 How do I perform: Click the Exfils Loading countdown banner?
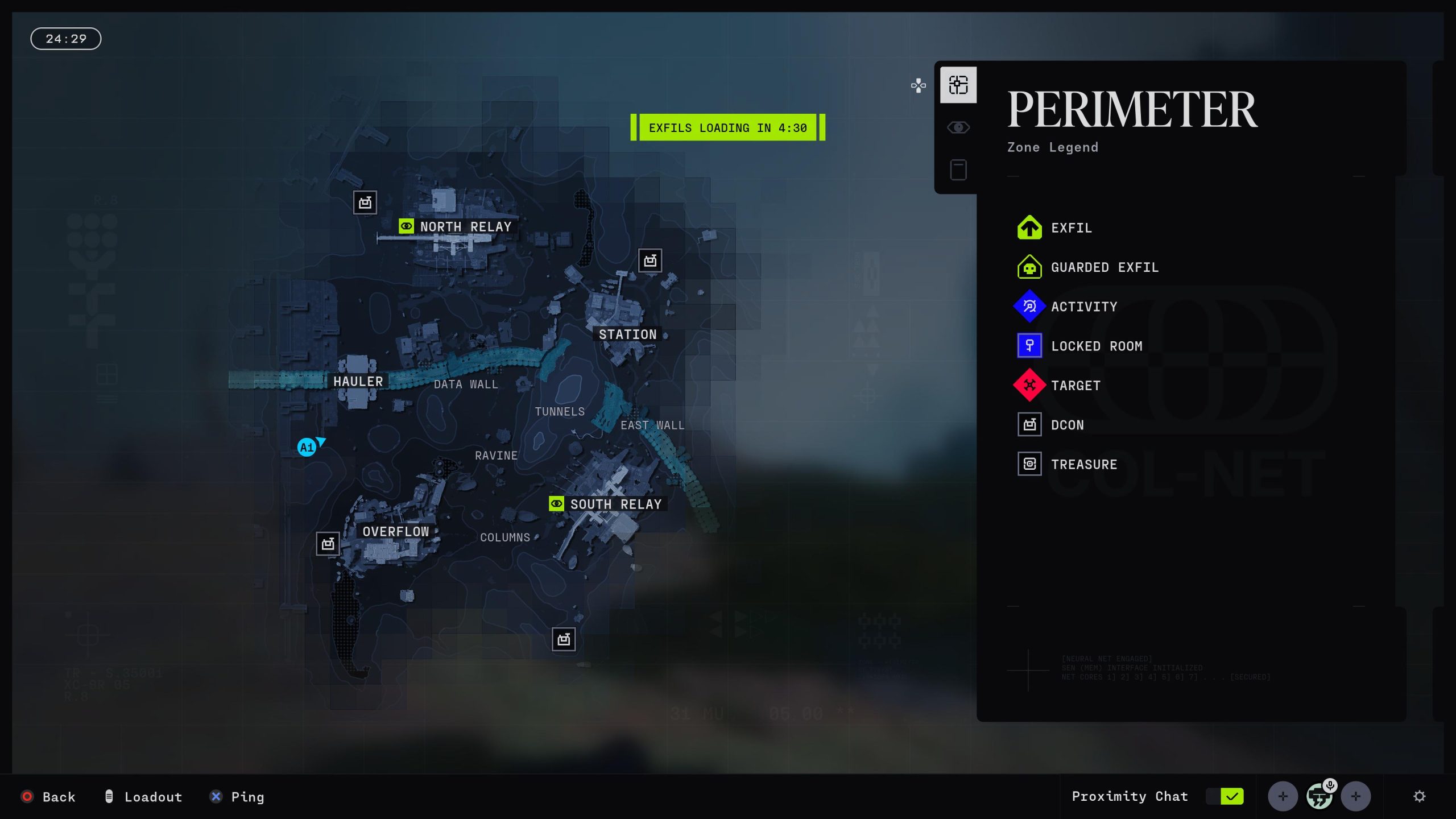pyautogui.click(x=728, y=127)
